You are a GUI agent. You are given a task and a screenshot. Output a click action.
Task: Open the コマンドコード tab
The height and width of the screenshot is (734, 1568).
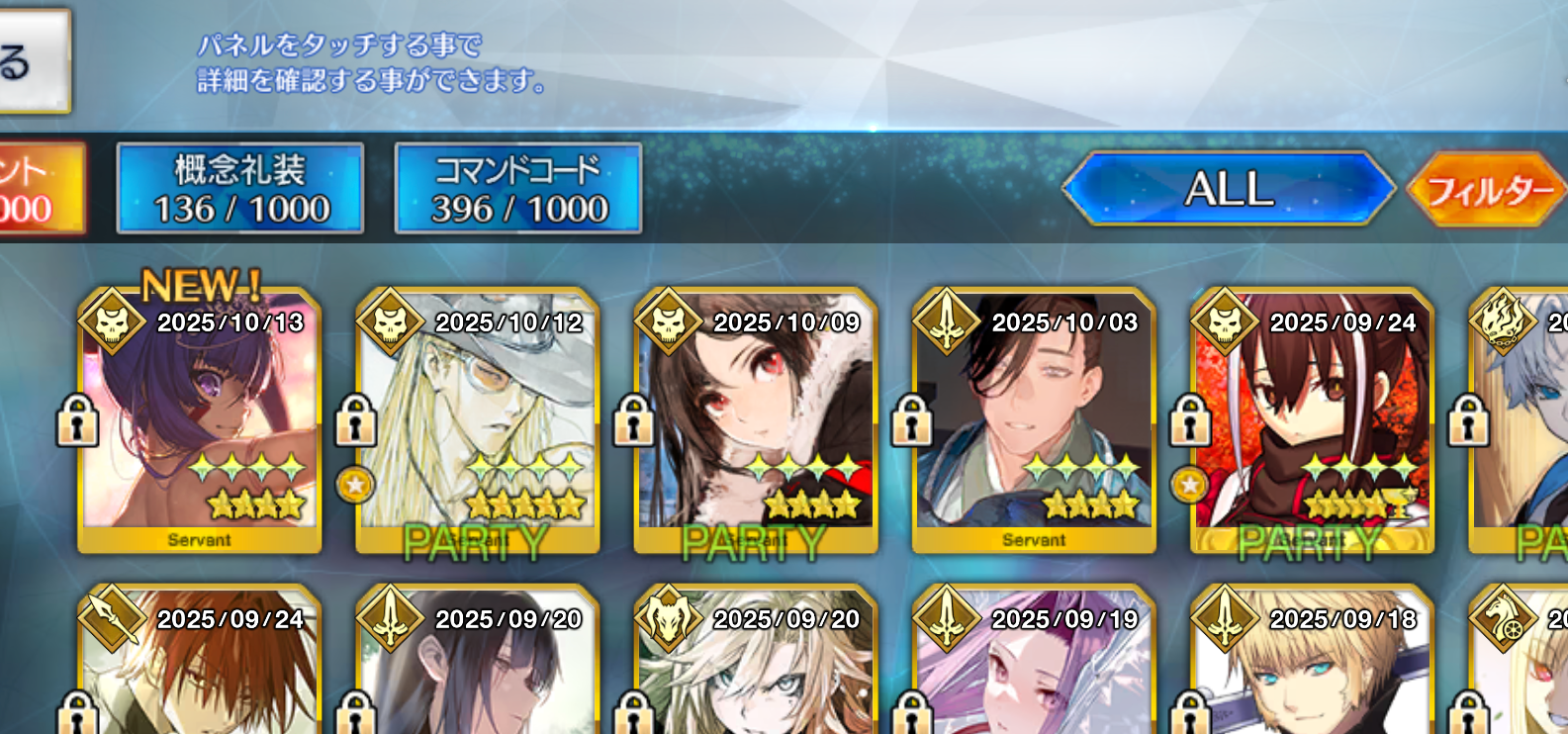click(x=518, y=188)
